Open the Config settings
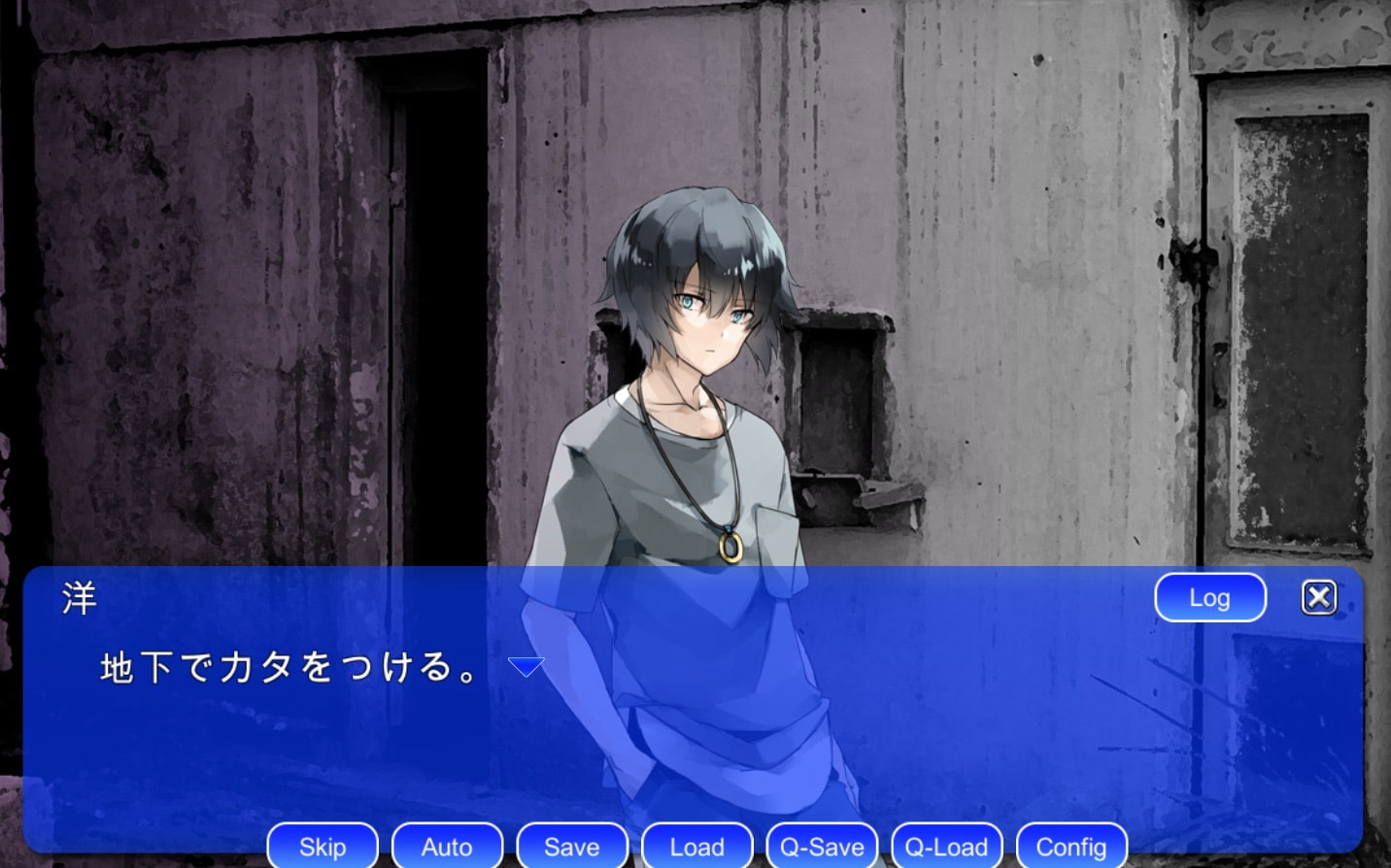The height and width of the screenshot is (868, 1391). pyautogui.click(x=1071, y=847)
